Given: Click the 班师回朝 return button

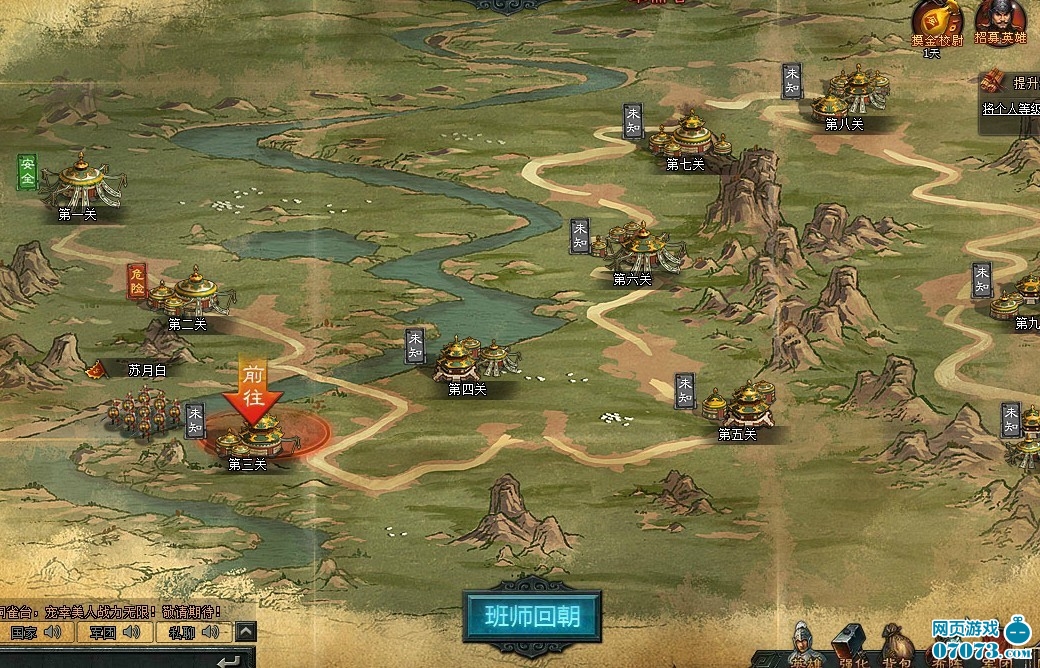Looking at the screenshot, I should (534, 614).
